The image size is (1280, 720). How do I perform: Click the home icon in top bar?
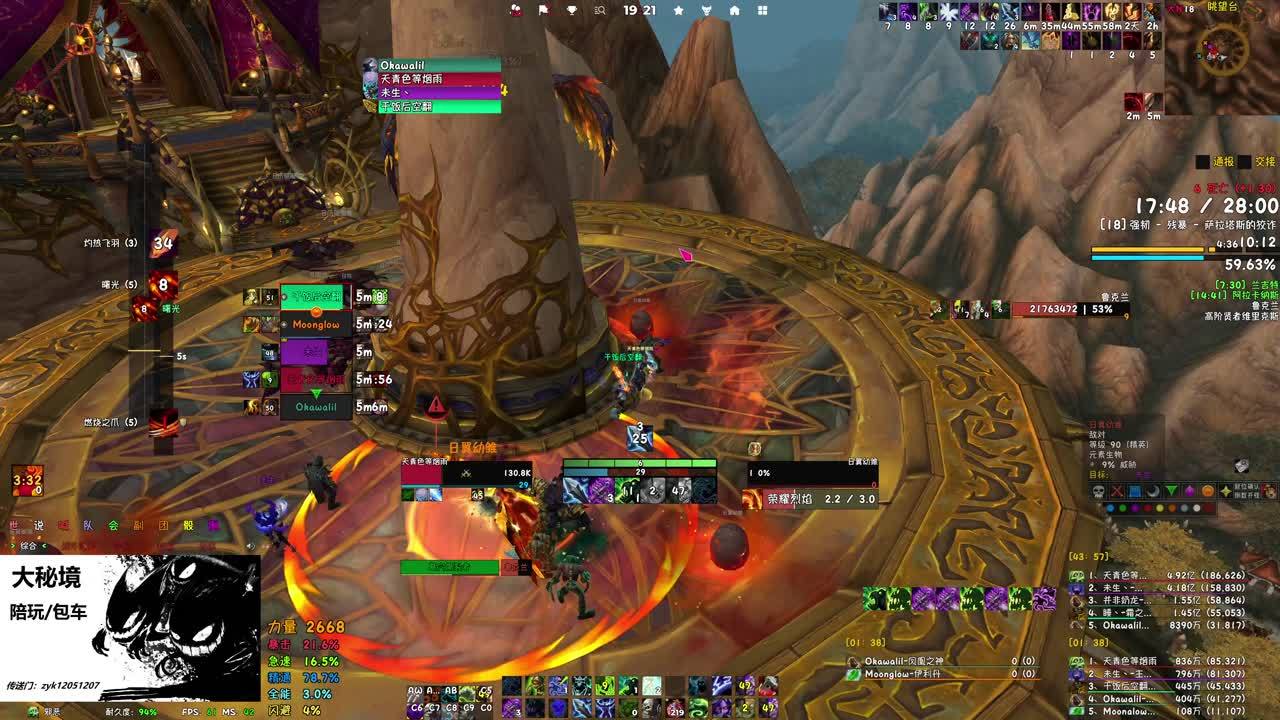pyautogui.click(x=734, y=10)
